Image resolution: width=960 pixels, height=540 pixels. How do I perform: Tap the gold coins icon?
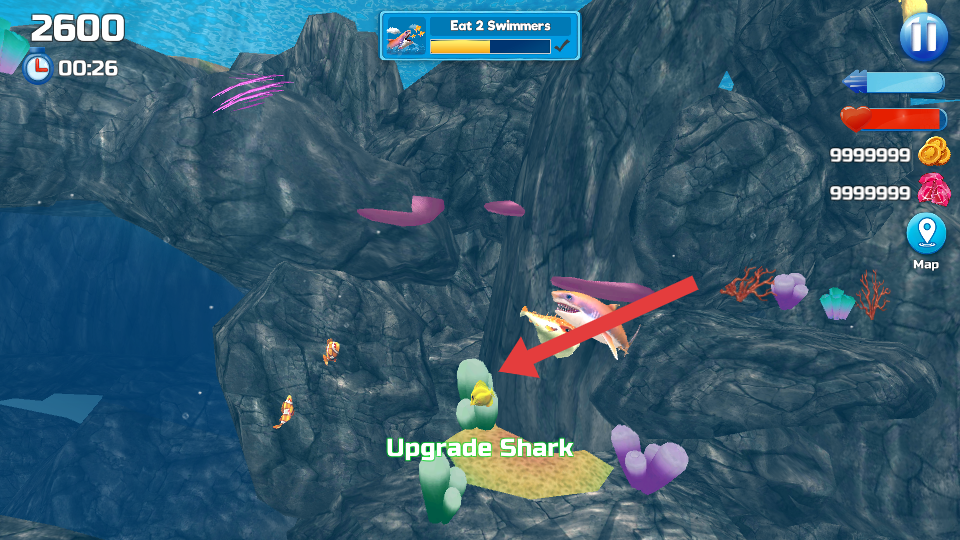pyautogui.click(x=934, y=153)
